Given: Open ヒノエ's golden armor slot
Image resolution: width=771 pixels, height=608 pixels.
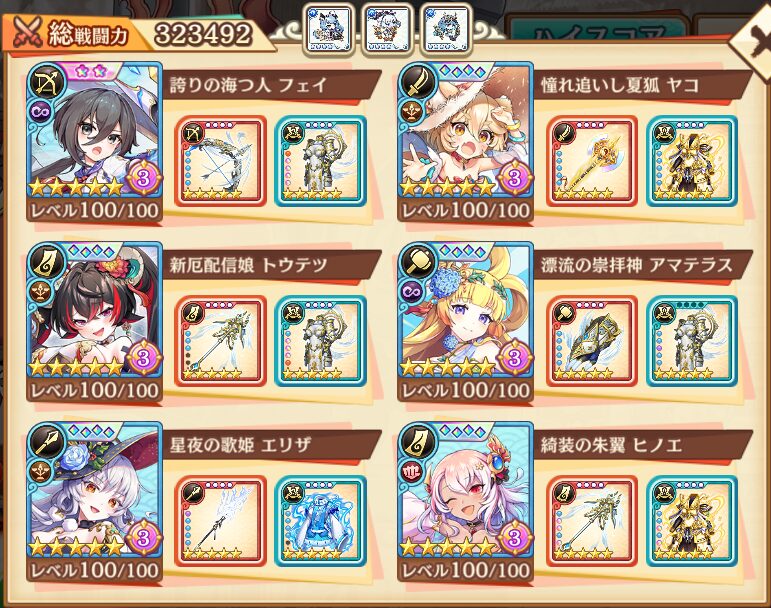Looking at the screenshot, I should [691, 521].
